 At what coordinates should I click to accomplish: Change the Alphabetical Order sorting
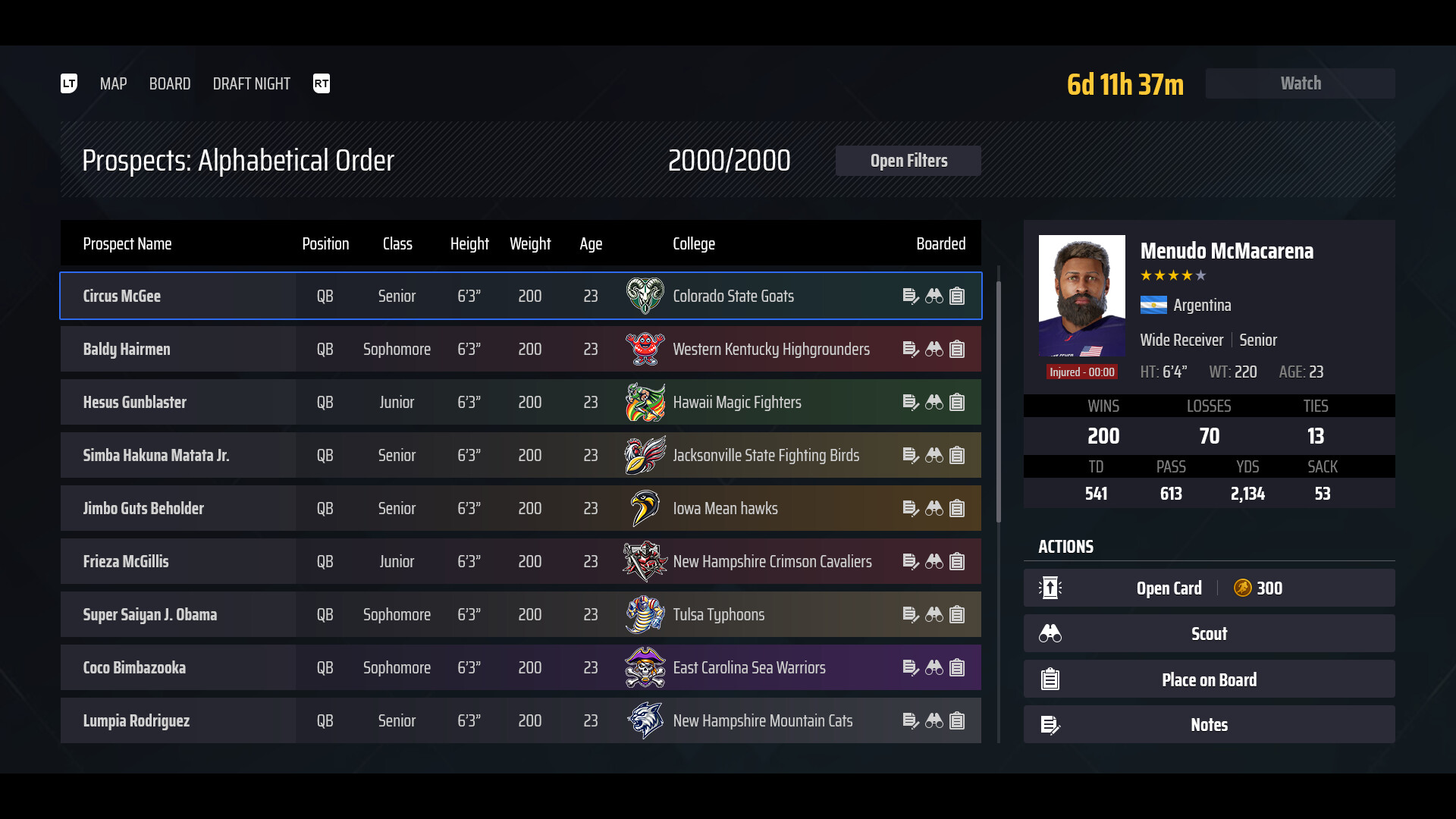[x=239, y=160]
